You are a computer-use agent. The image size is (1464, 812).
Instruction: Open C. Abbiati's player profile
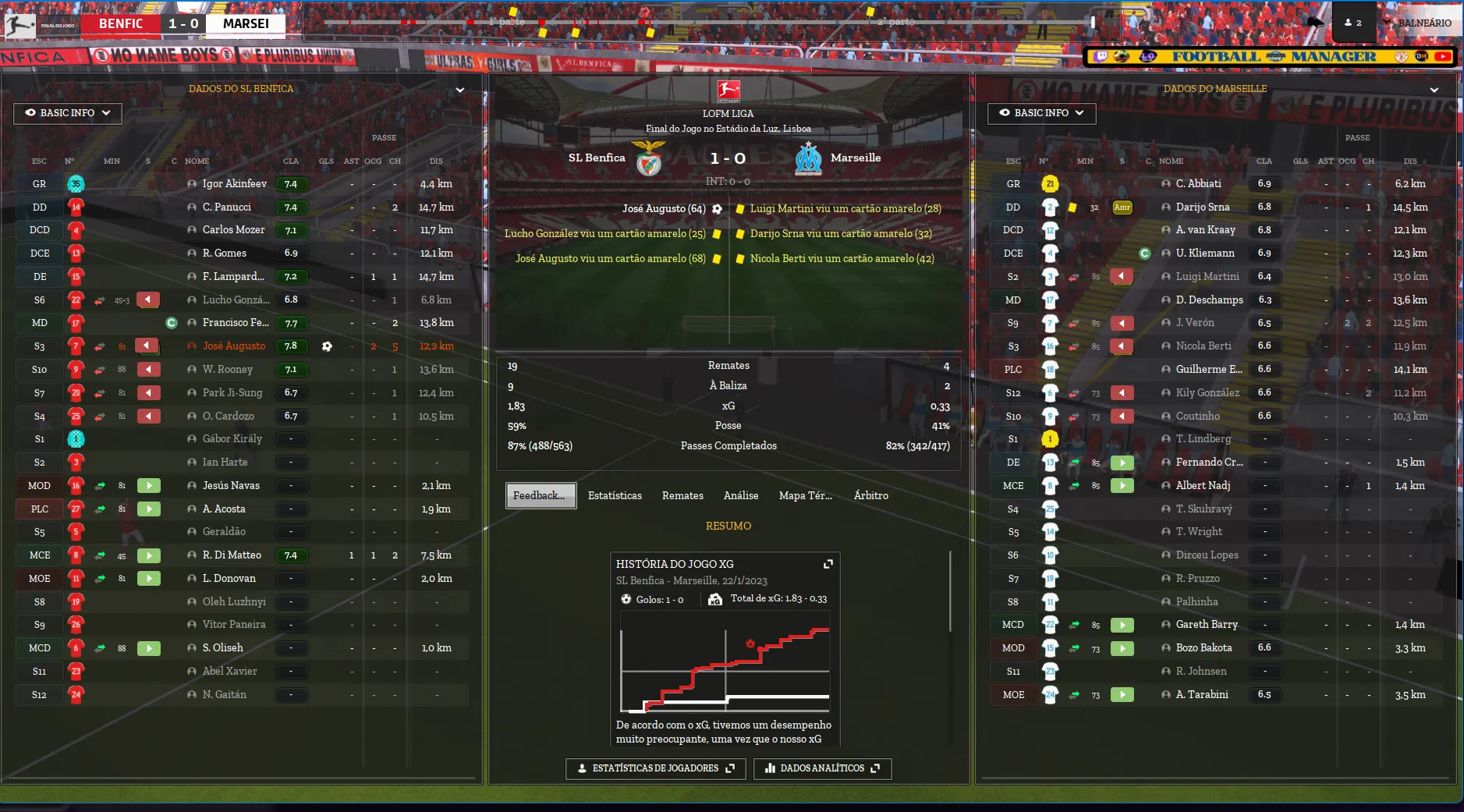(x=1198, y=184)
